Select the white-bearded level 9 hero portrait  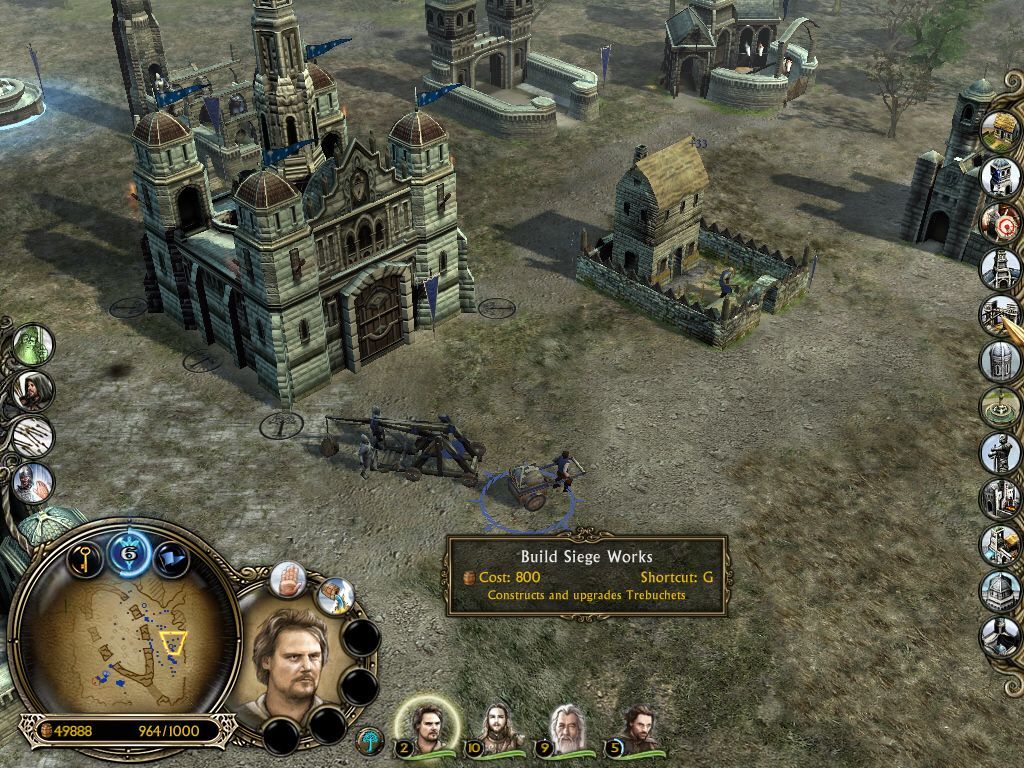567,726
